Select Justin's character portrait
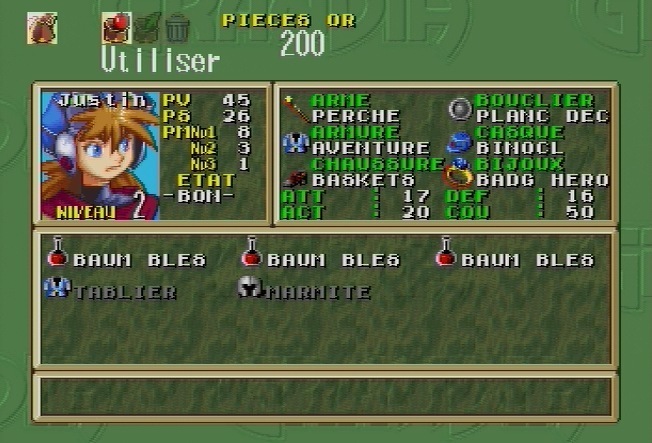This screenshot has width=652, height=443. (98, 155)
